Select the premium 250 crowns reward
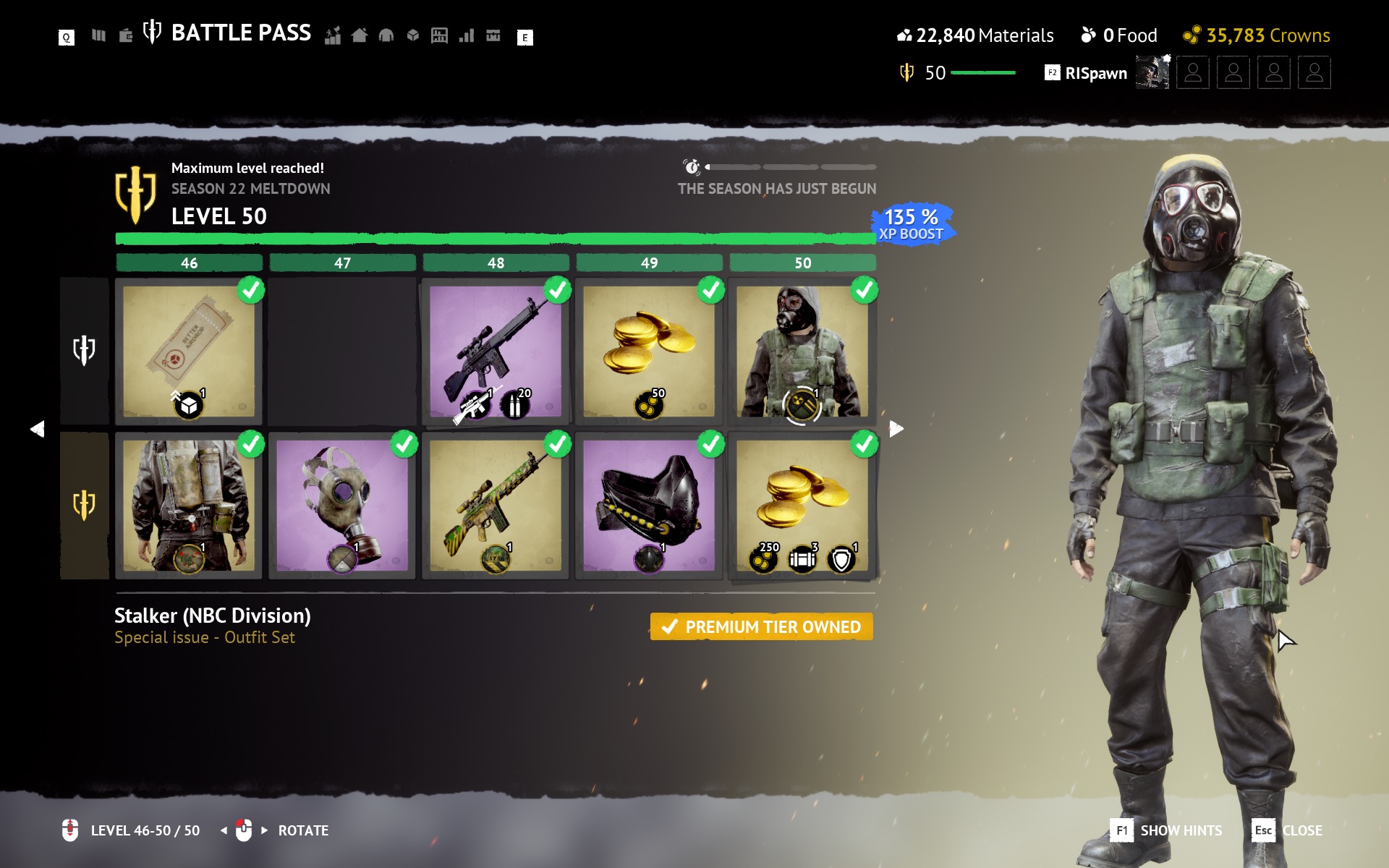The width and height of the screenshot is (1389, 868). pyautogui.click(x=802, y=505)
